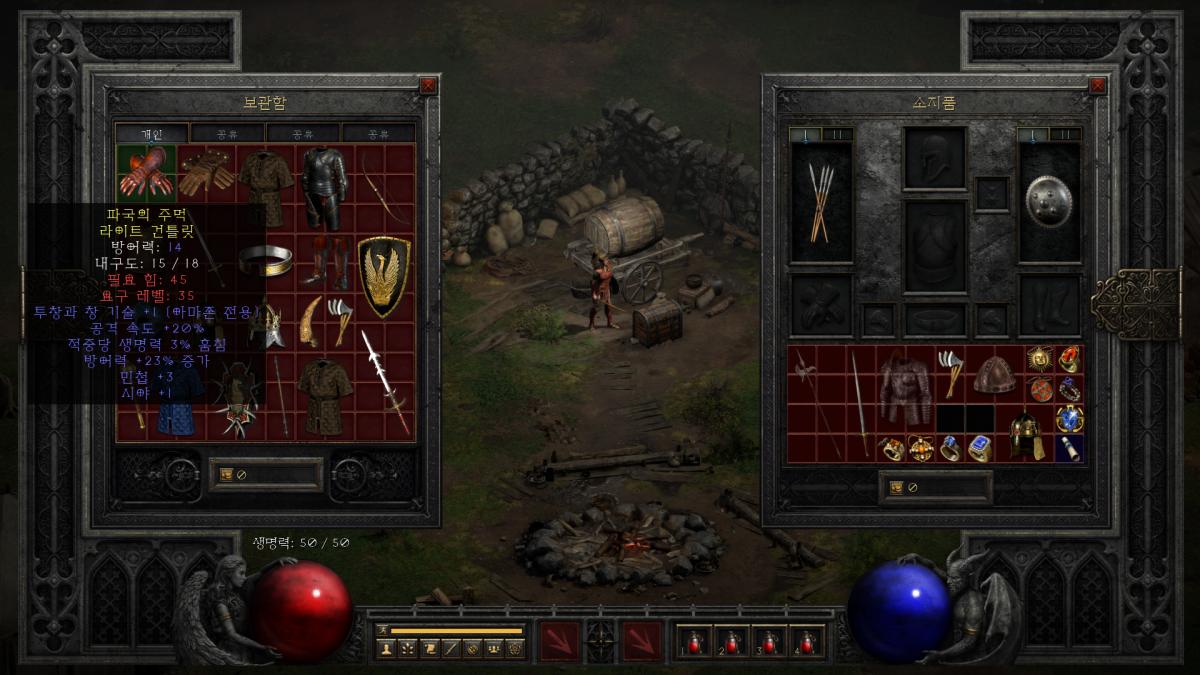Select the golden phoenix shield in stash
The image size is (1200, 675).
tap(384, 277)
